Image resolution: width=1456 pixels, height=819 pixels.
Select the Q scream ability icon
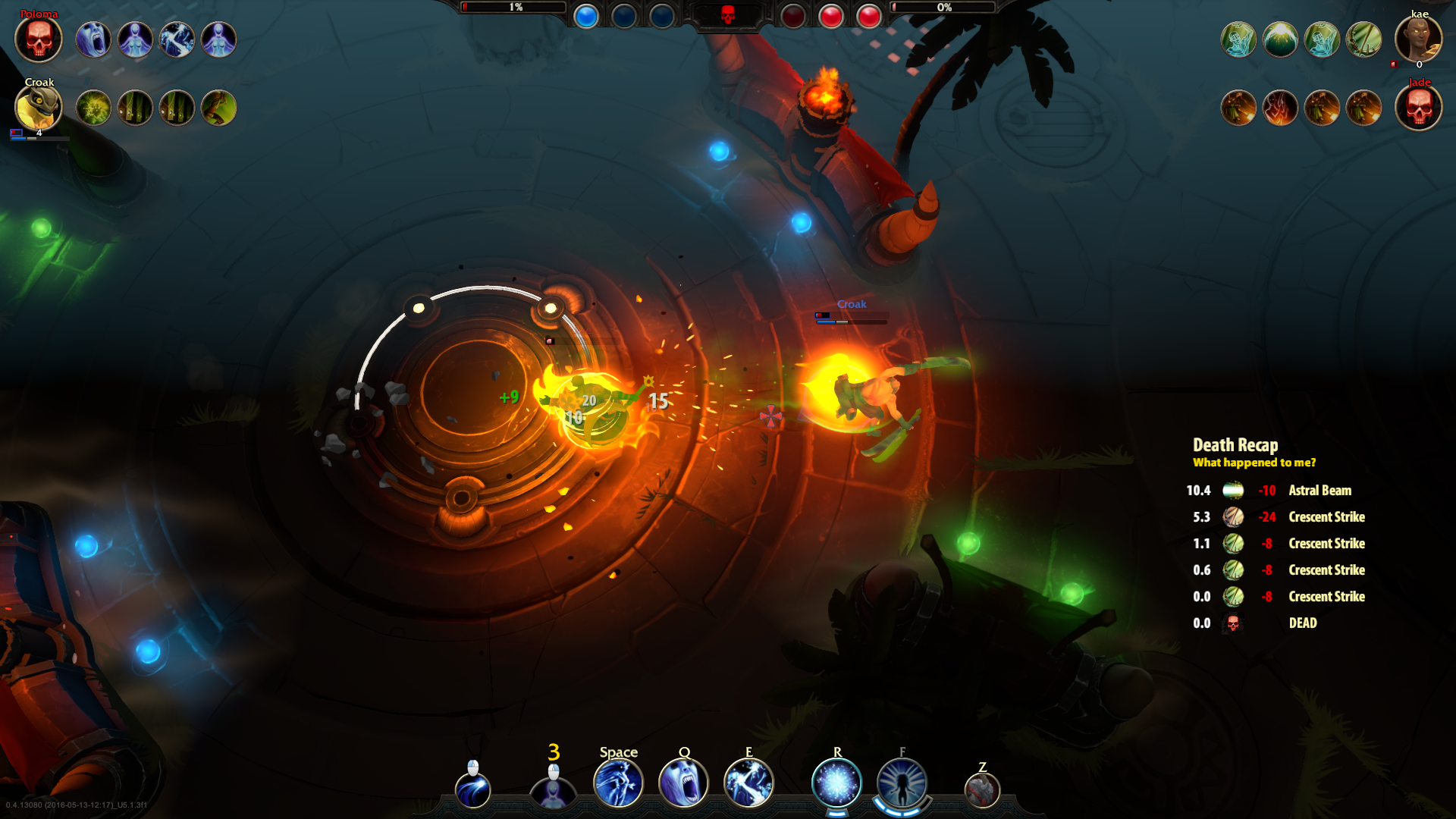685,783
